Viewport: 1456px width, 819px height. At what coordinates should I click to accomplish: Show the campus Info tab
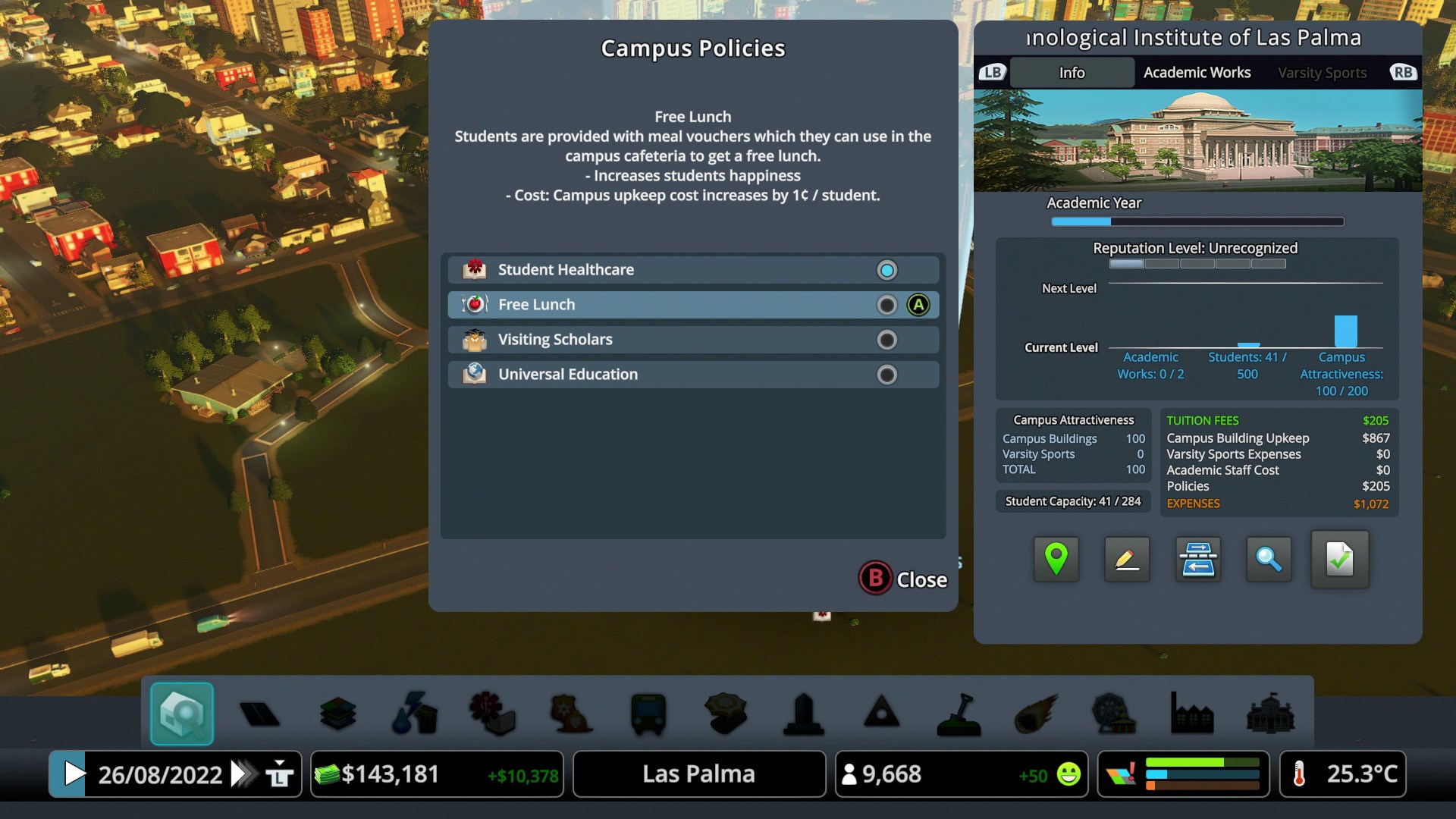[x=1072, y=73]
